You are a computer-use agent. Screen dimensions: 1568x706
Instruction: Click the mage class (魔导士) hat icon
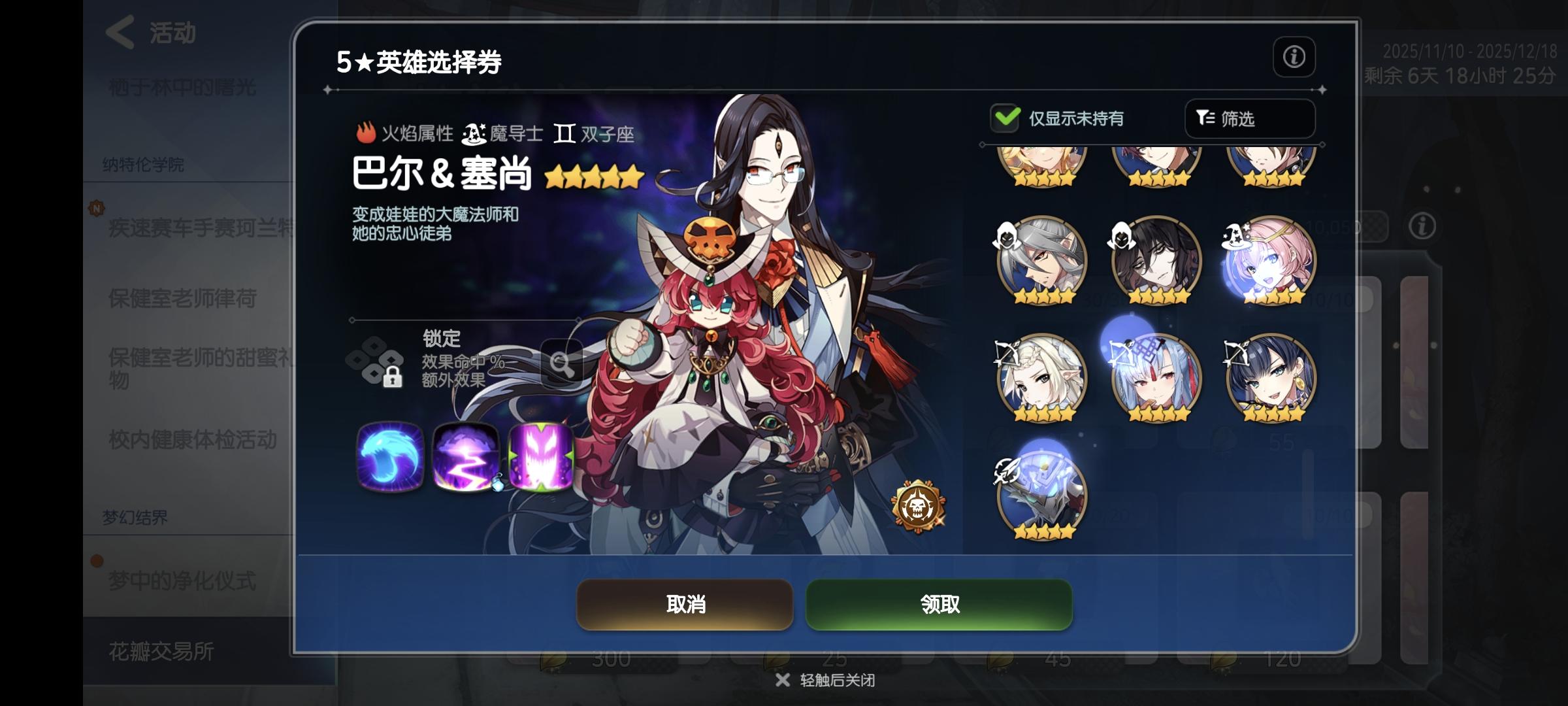pos(473,135)
